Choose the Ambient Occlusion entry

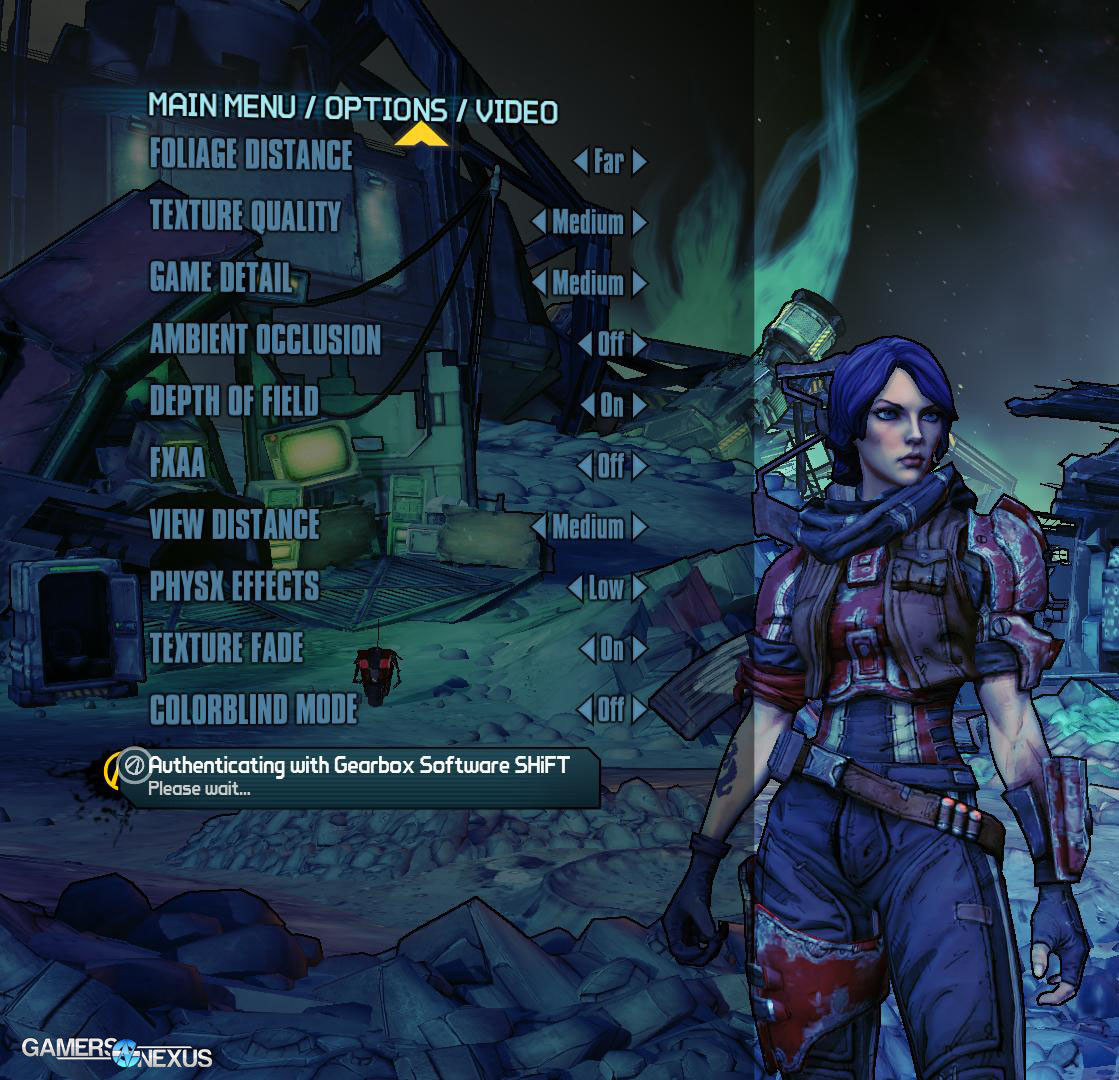tap(265, 340)
